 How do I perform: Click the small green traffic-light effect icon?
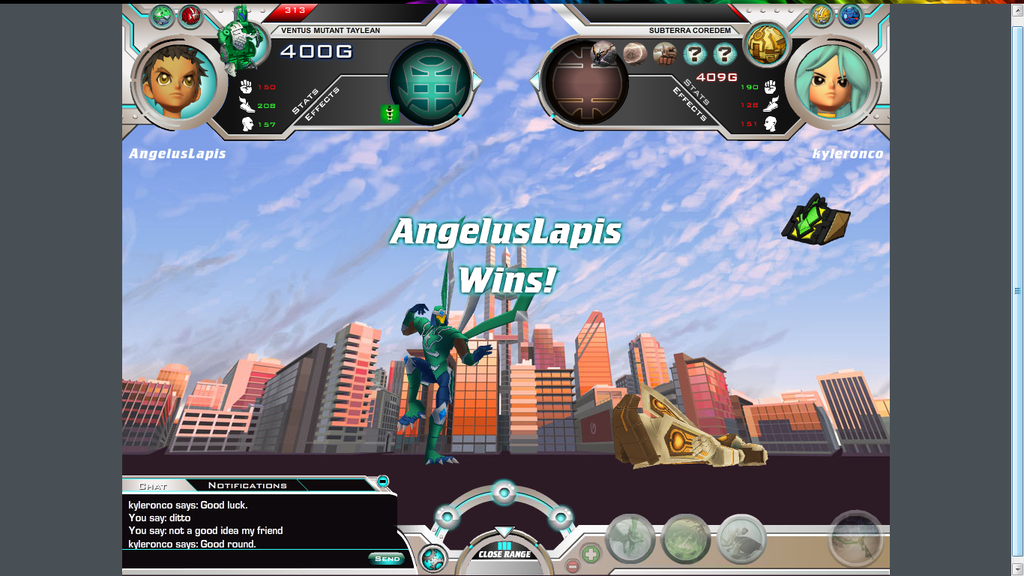click(389, 114)
